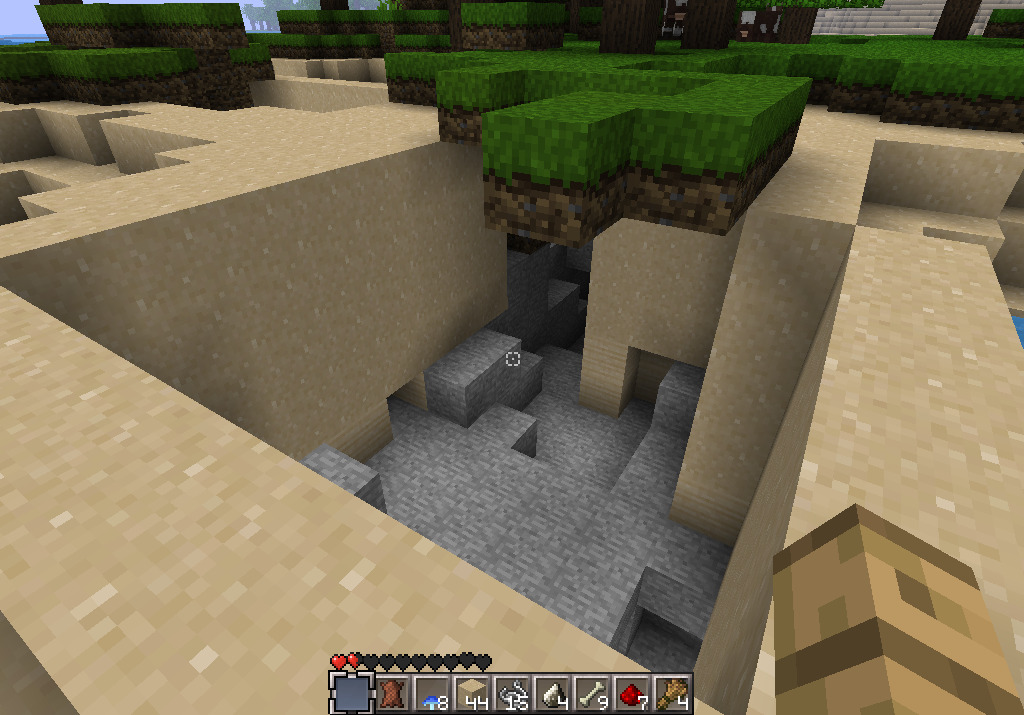Select the leather hotbar slot

click(x=392, y=692)
